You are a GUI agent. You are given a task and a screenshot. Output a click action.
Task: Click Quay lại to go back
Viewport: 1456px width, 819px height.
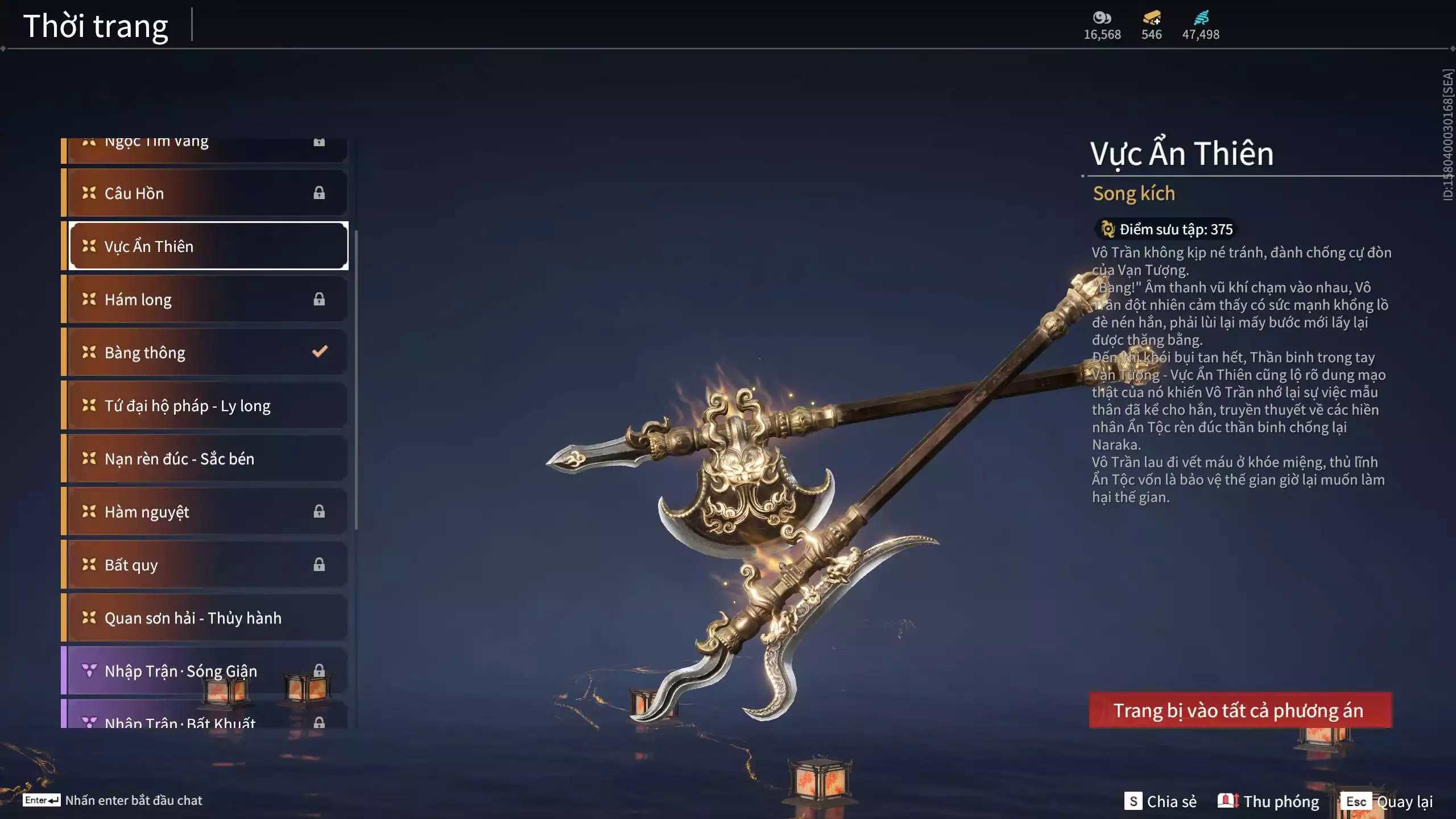[1405, 801]
